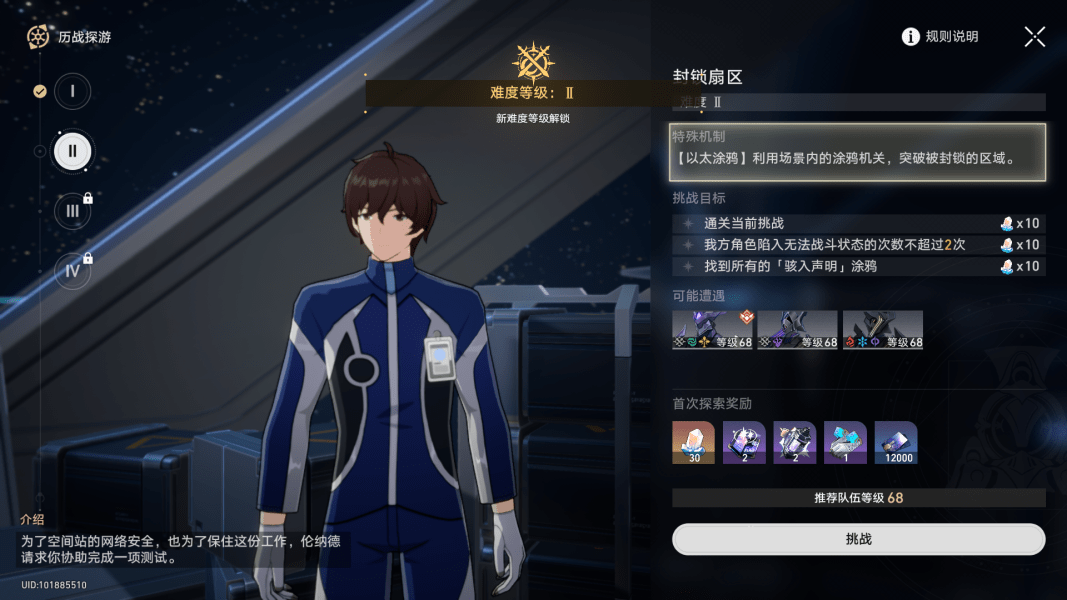Select difficulty level II
Image resolution: width=1067 pixels, height=600 pixels.
coord(72,152)
